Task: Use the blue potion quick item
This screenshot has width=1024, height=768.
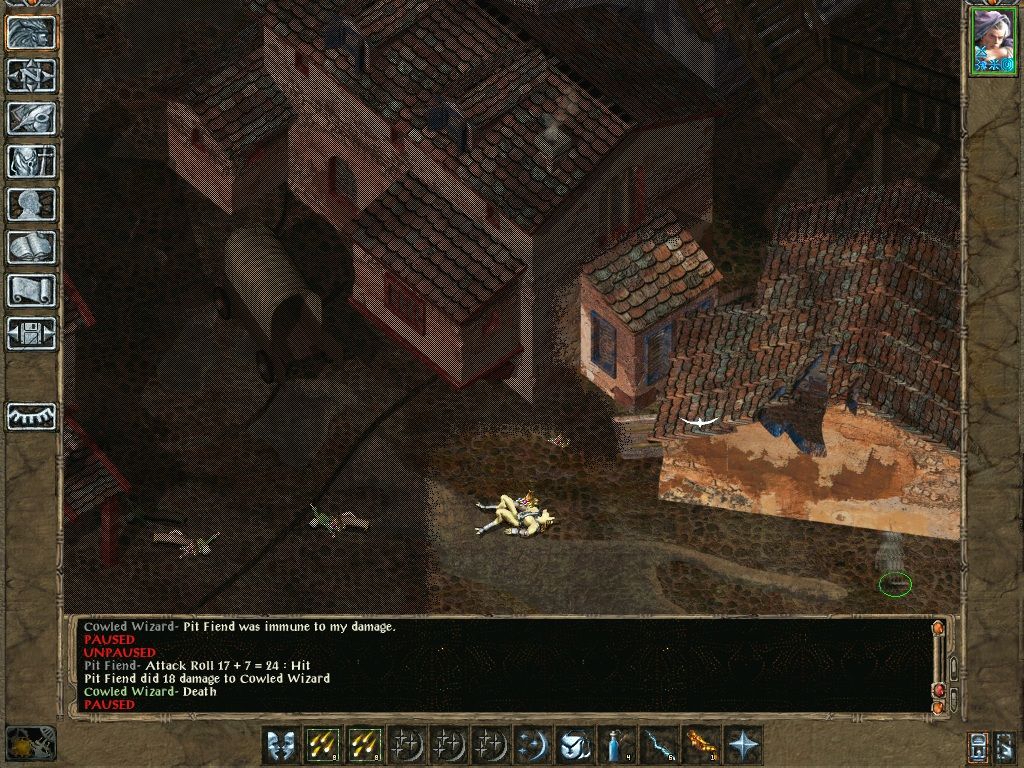Action: 617,745
